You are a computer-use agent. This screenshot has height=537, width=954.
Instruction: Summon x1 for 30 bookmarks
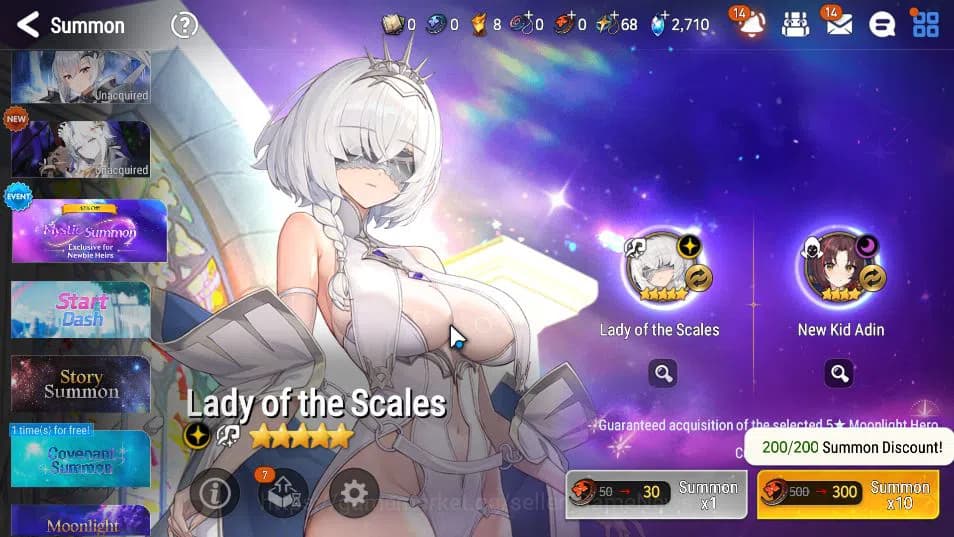point(656,493)
